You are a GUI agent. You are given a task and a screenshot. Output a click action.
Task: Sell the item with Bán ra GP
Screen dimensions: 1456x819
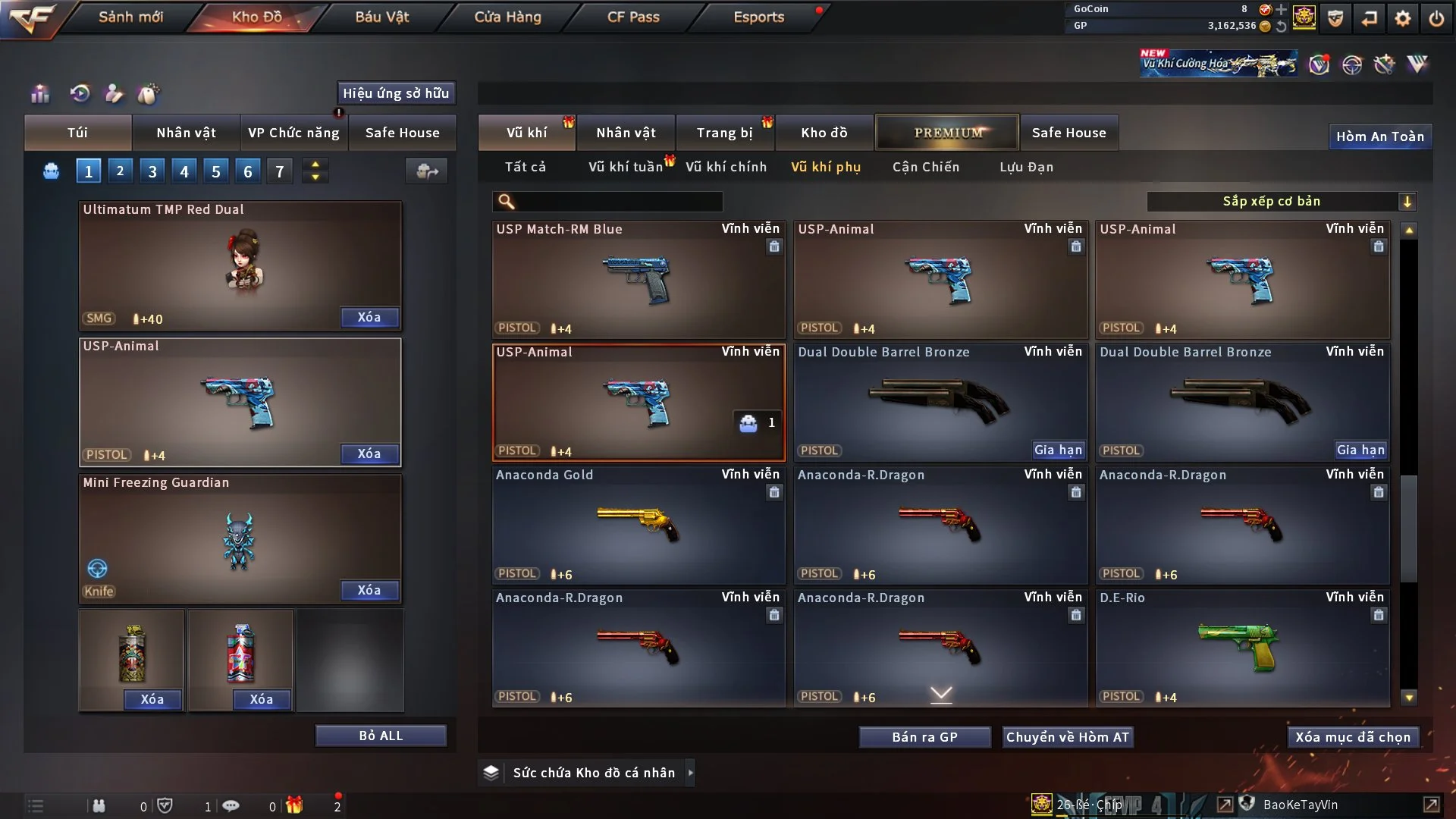coord(924,737)
